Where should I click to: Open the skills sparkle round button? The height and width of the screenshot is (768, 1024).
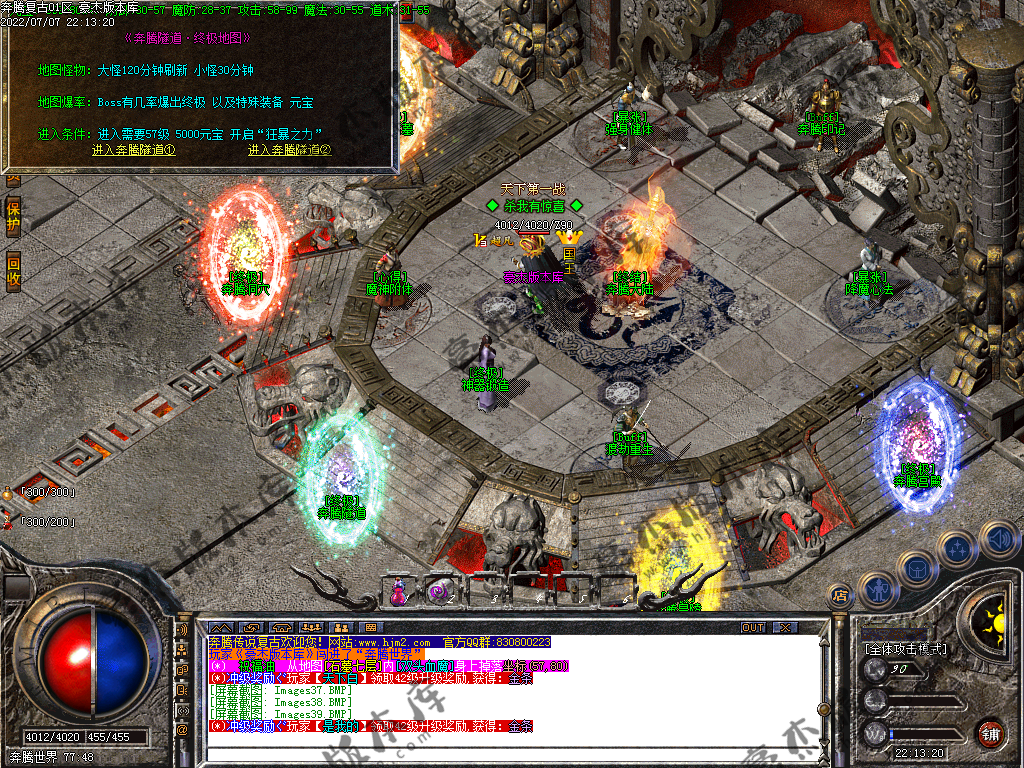(x=957, y=549)
